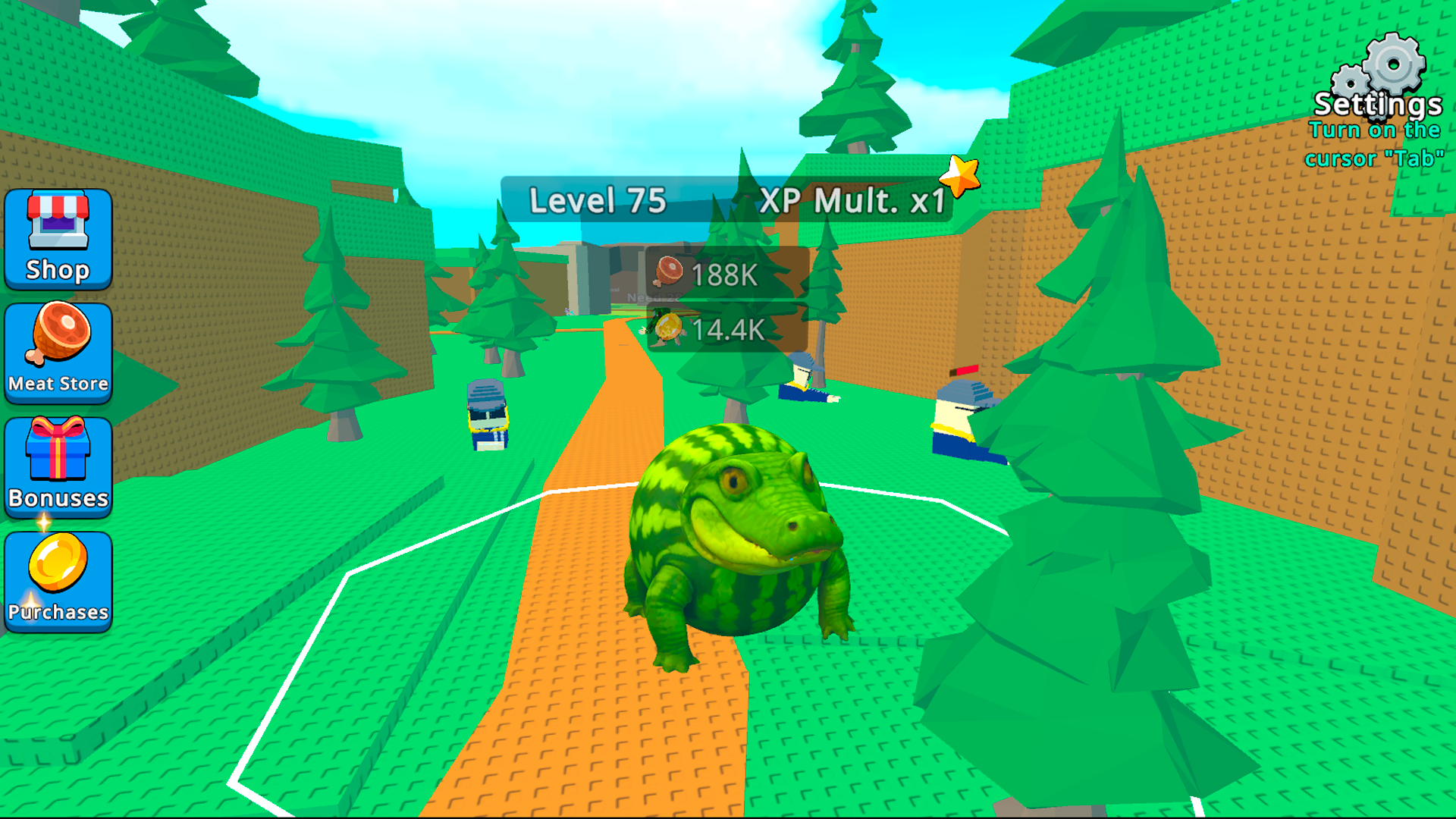
Task: Open the Bonuses gift menu
Action: pyautogui.click(x=58, y=468)
